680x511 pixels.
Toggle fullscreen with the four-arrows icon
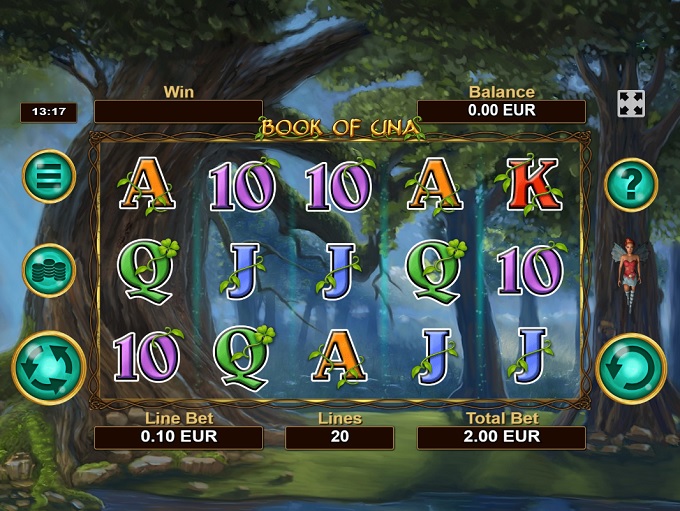(x=631, y=104)
